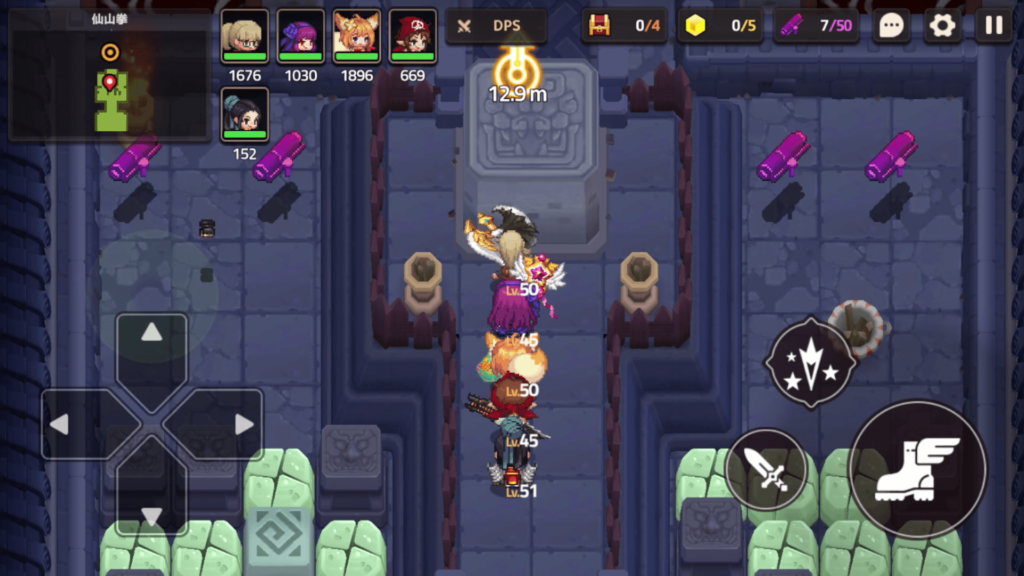
Task: Use the winged boot dash button
Action: point(917,469)
